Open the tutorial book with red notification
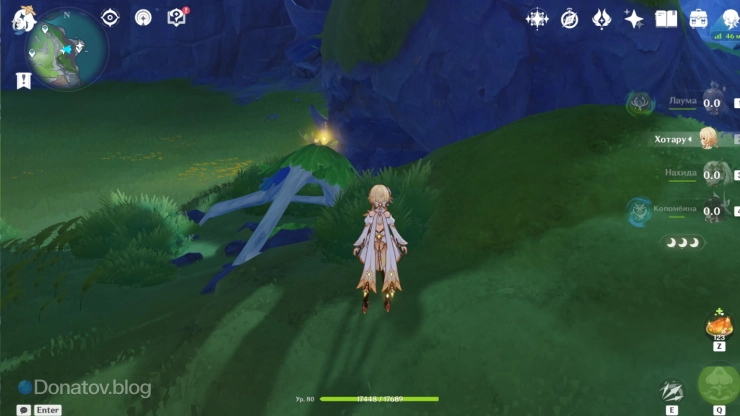The width and height of the screenshot is (740, 416). pos(177,18)
